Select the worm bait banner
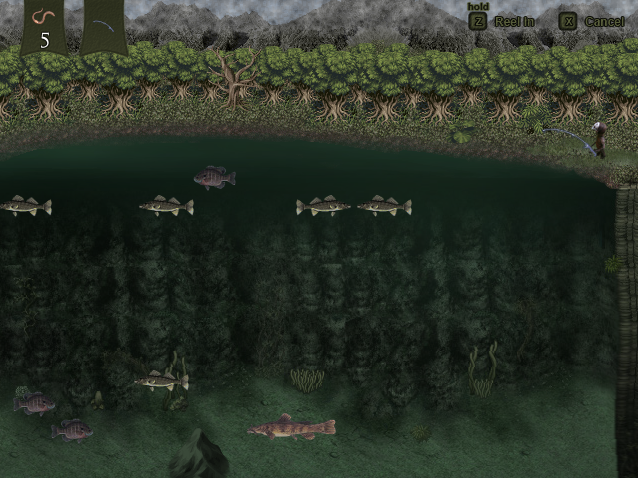Screen dimensions: 638x478 [x=43, y=25]
